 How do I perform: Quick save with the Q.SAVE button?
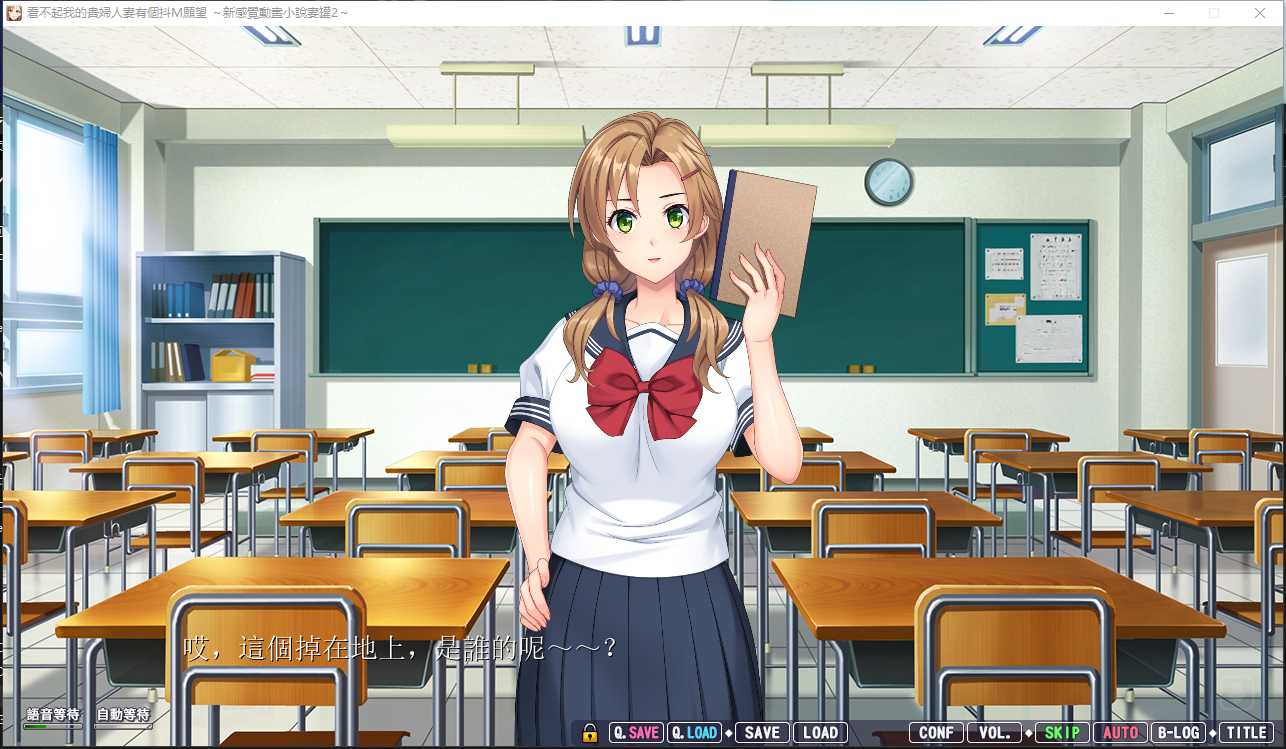(635, 732)
